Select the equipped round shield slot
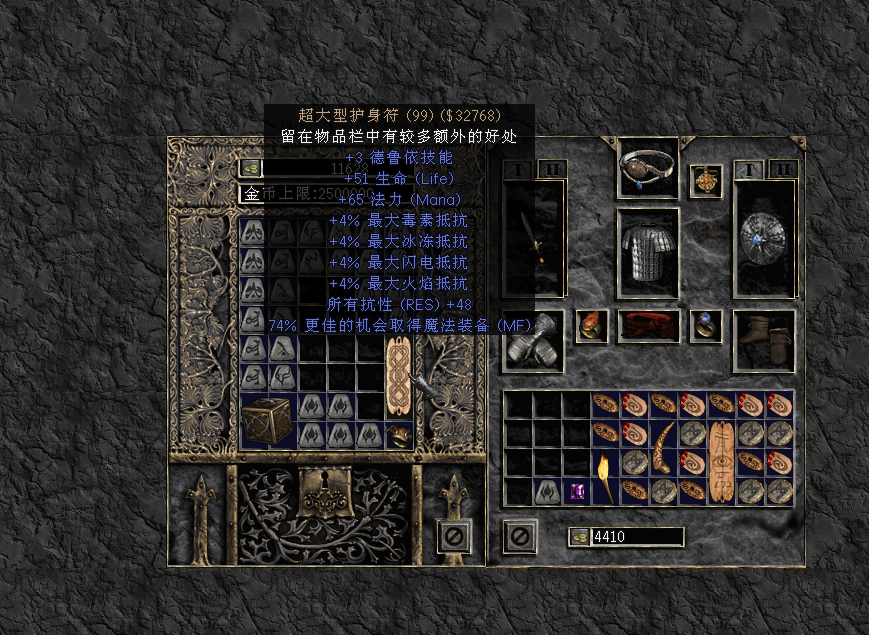 [765, 238]
